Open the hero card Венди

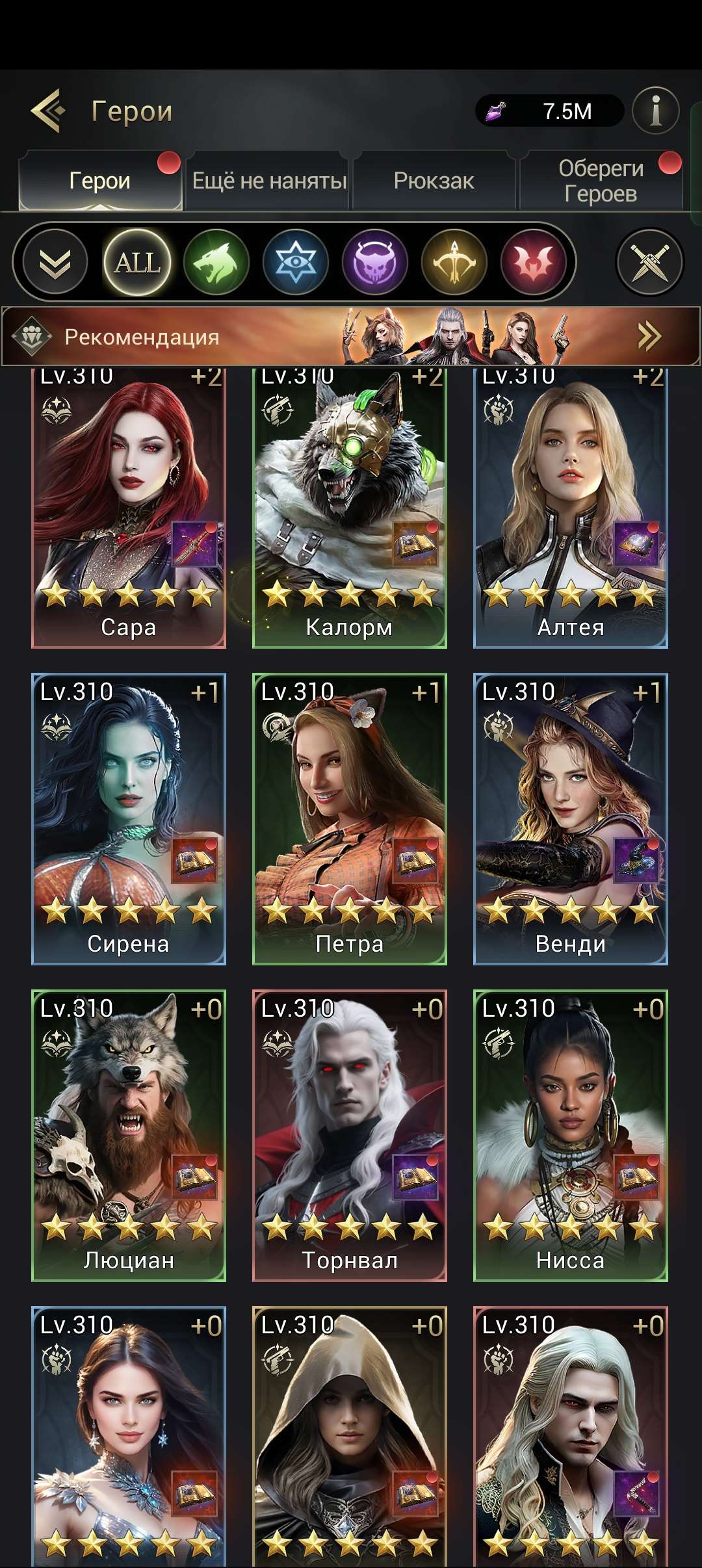[571, 819]
